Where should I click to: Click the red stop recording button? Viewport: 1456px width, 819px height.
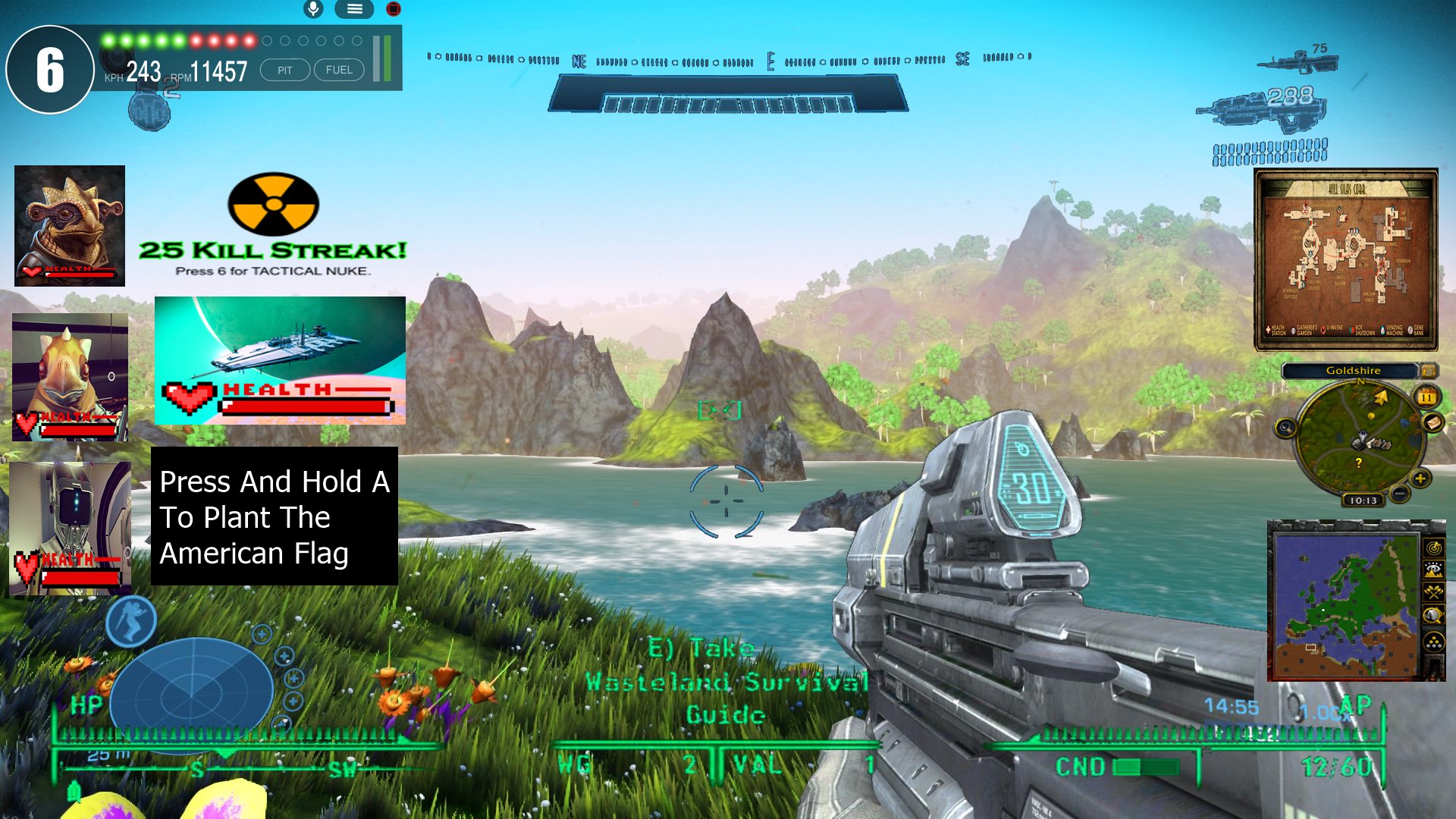click(393, 9)
